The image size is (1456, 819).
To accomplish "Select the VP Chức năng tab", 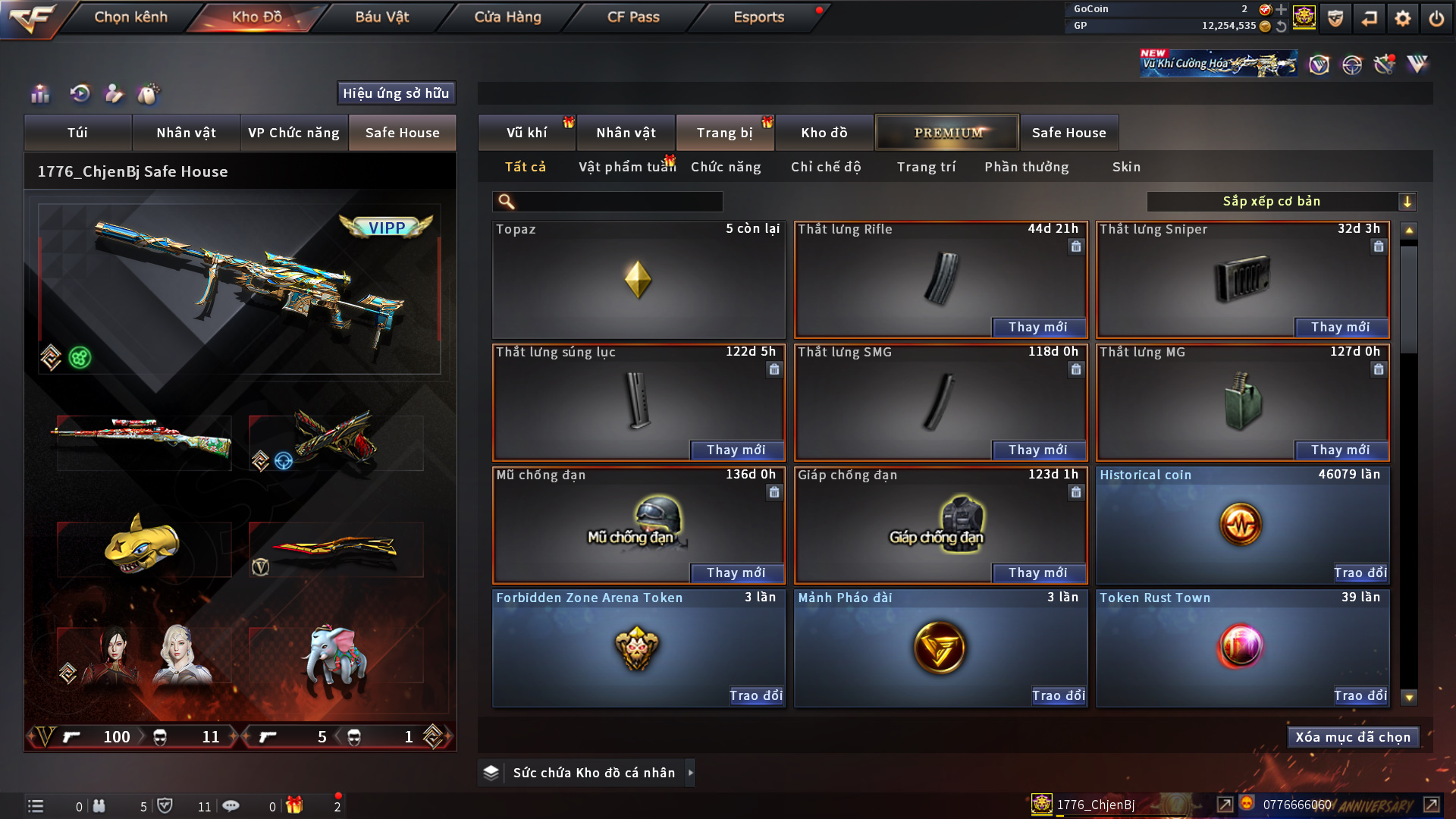I will (293, 133).
